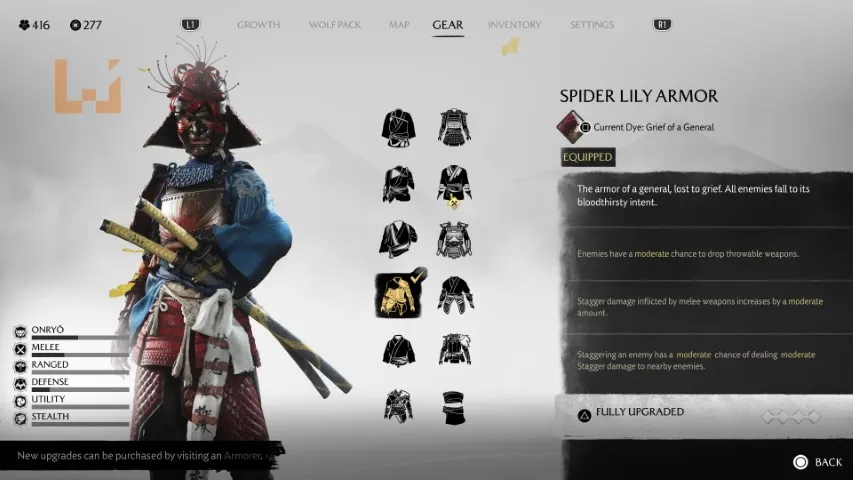The image size is (853, 480).
Task: Open the Wolf Pack tab
Action: [x=335, y=25]
